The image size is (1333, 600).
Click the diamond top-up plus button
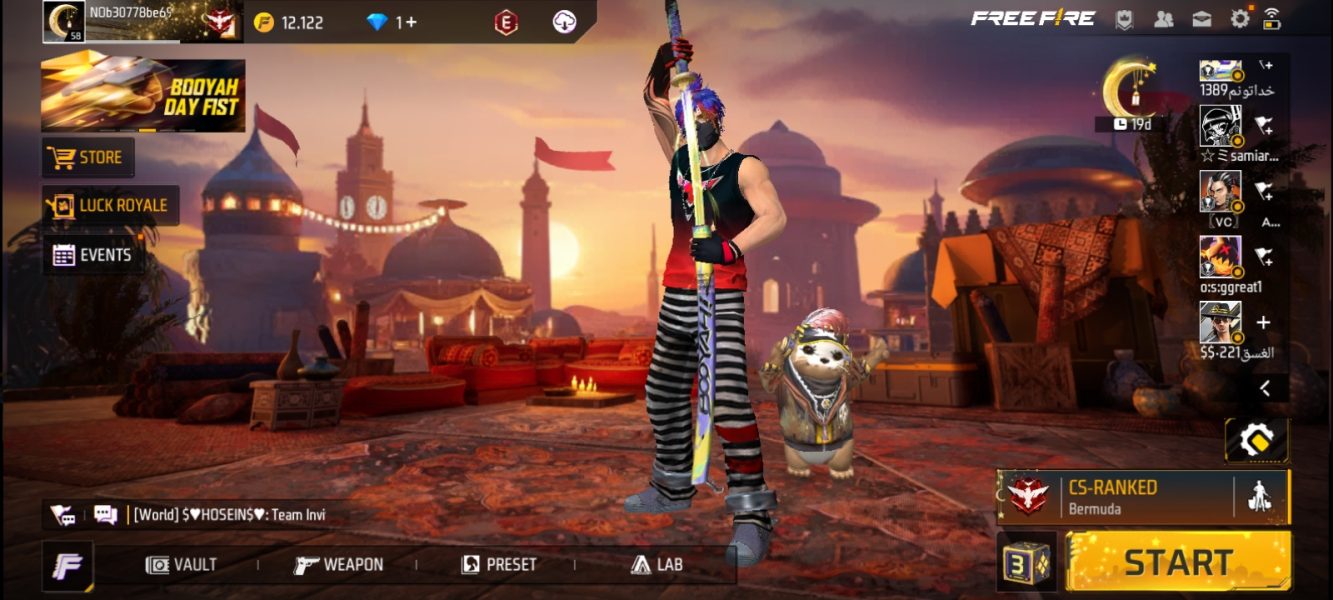click(409, 22)
